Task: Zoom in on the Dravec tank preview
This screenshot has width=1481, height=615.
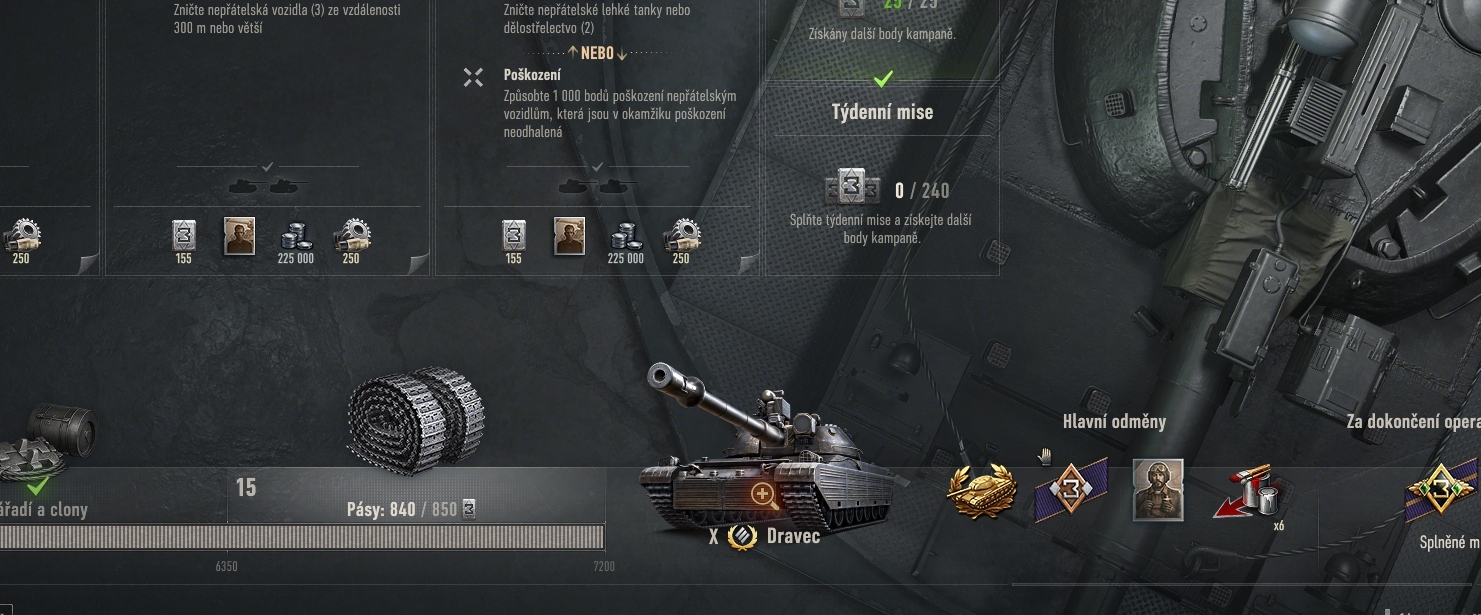Action: 763,493
